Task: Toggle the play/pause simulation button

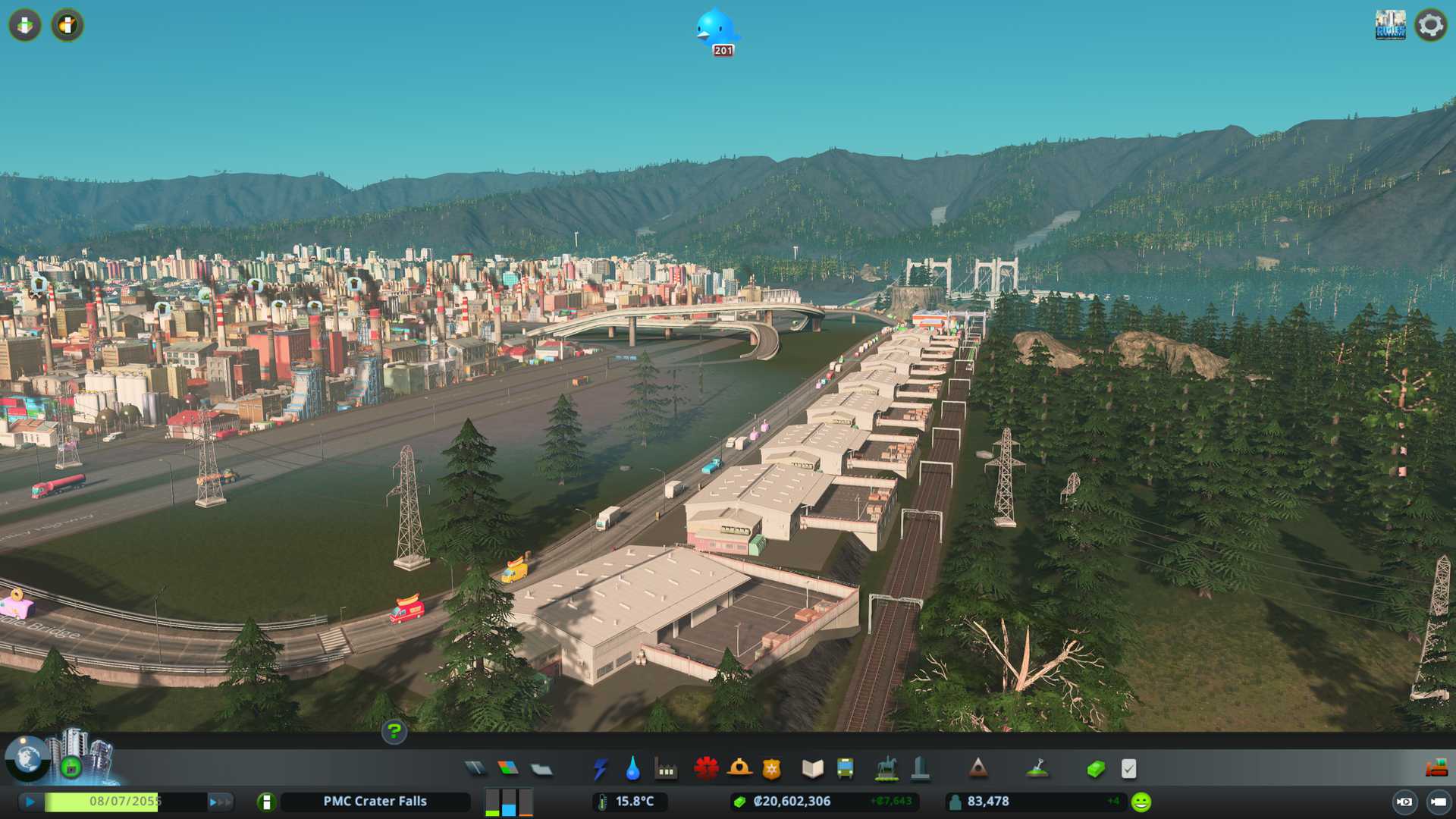Action: coord(30,802)
